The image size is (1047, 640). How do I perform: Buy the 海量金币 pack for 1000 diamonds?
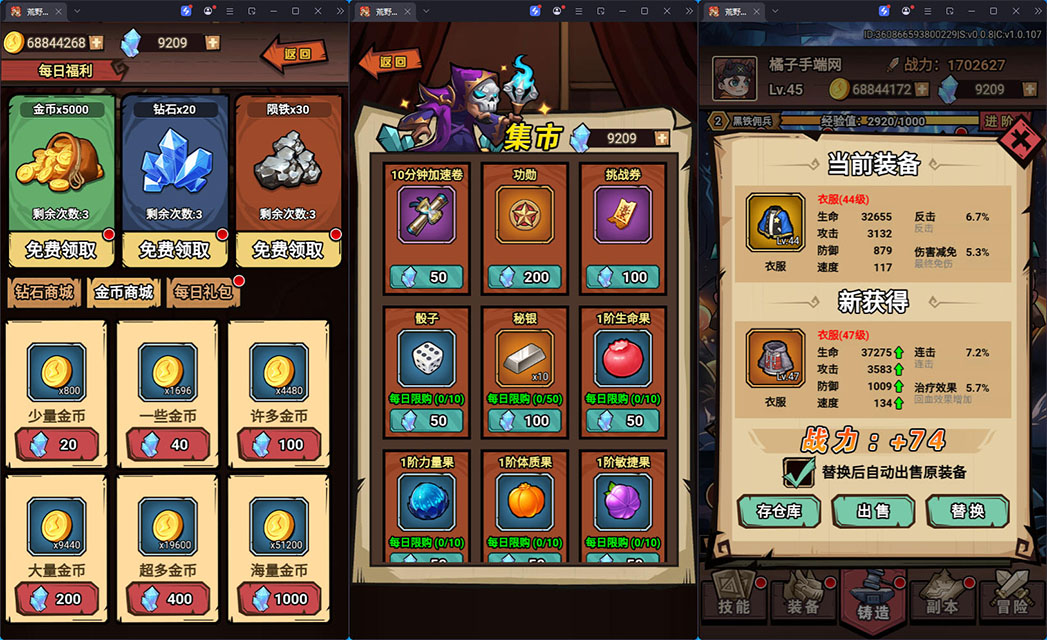[x=279, y=598]
